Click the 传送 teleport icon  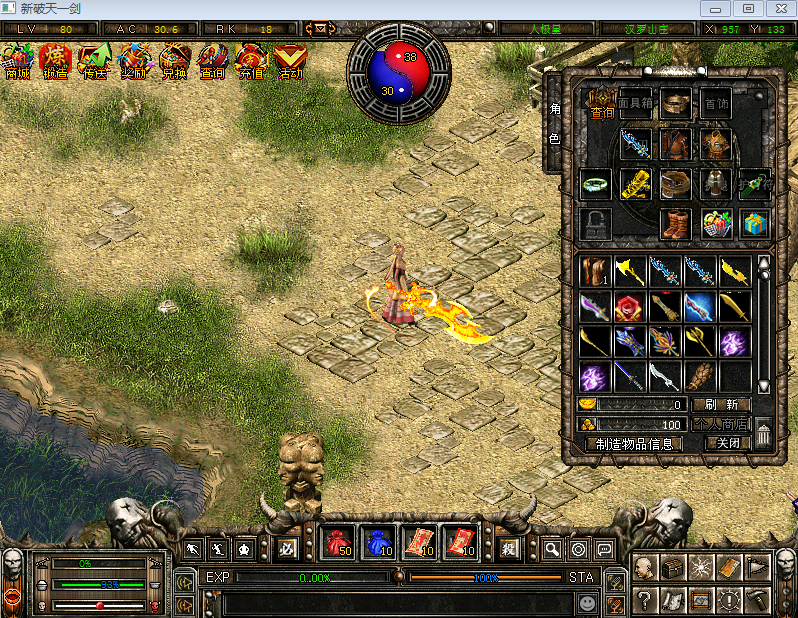[x=95, y=61]
